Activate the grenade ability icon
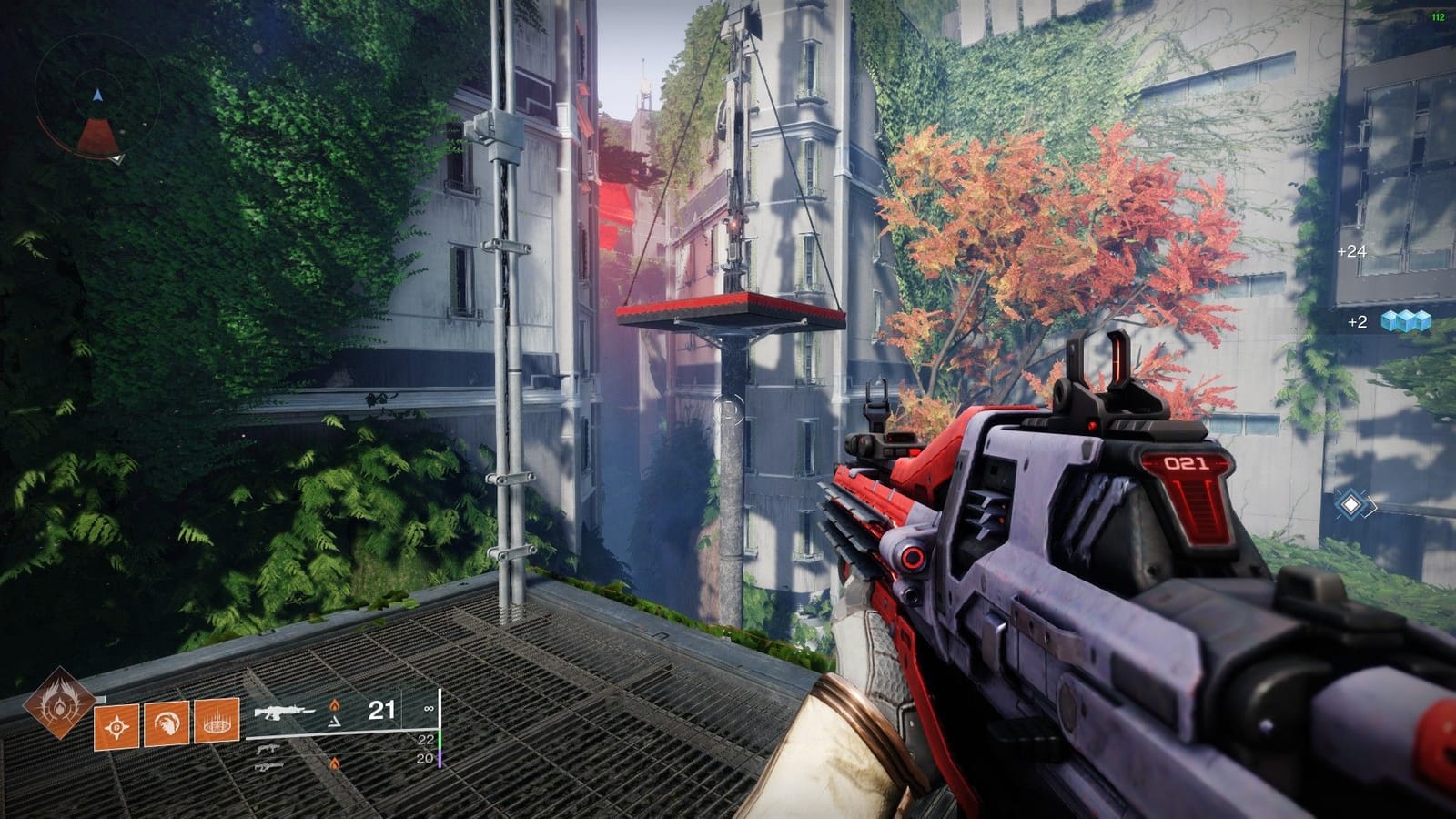1456x819 pixels. pos(115,727)
